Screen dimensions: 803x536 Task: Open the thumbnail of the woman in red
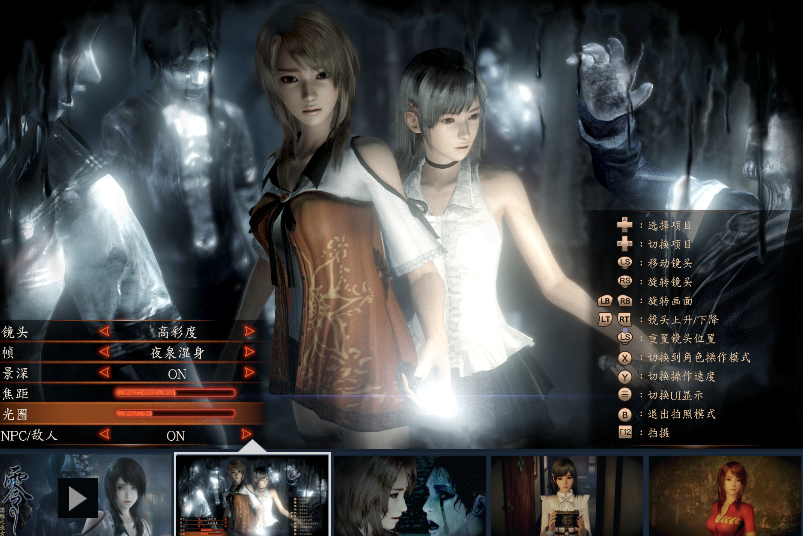pyautogui.click(x=724, y=496)
